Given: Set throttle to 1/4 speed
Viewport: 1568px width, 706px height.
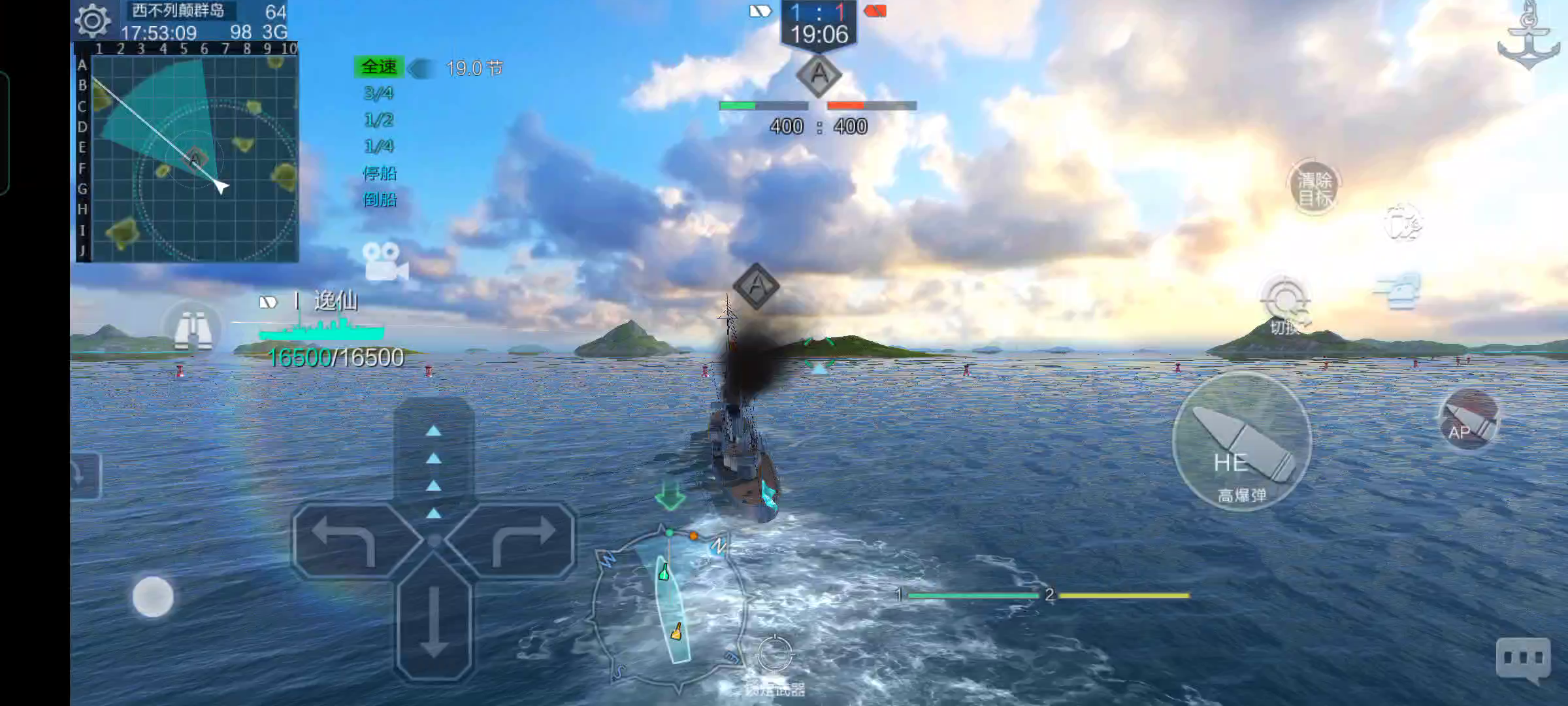Looking at the screenshot, I should 379,146.
